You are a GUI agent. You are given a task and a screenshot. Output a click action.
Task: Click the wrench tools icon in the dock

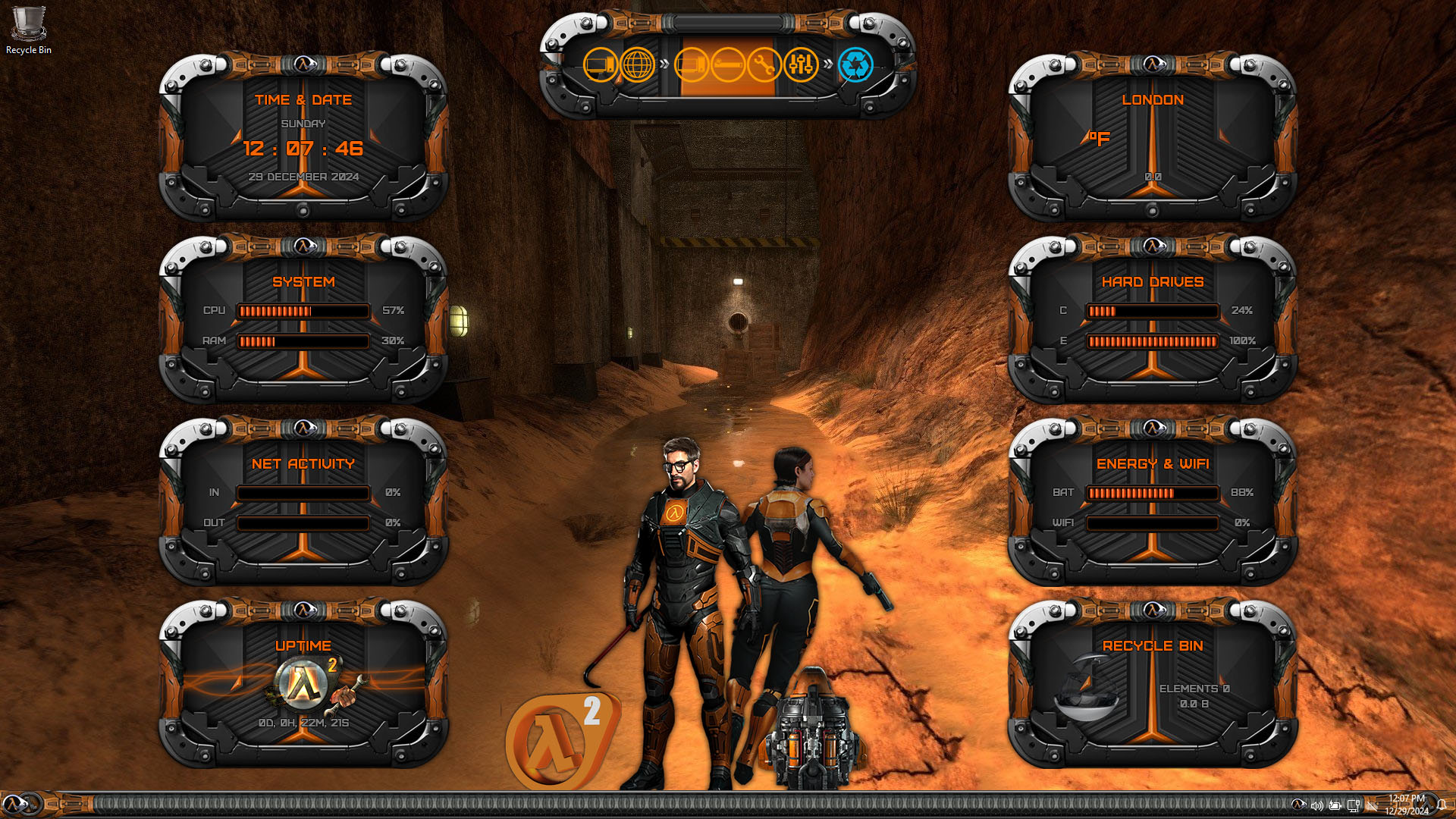(x=764, y=65)
